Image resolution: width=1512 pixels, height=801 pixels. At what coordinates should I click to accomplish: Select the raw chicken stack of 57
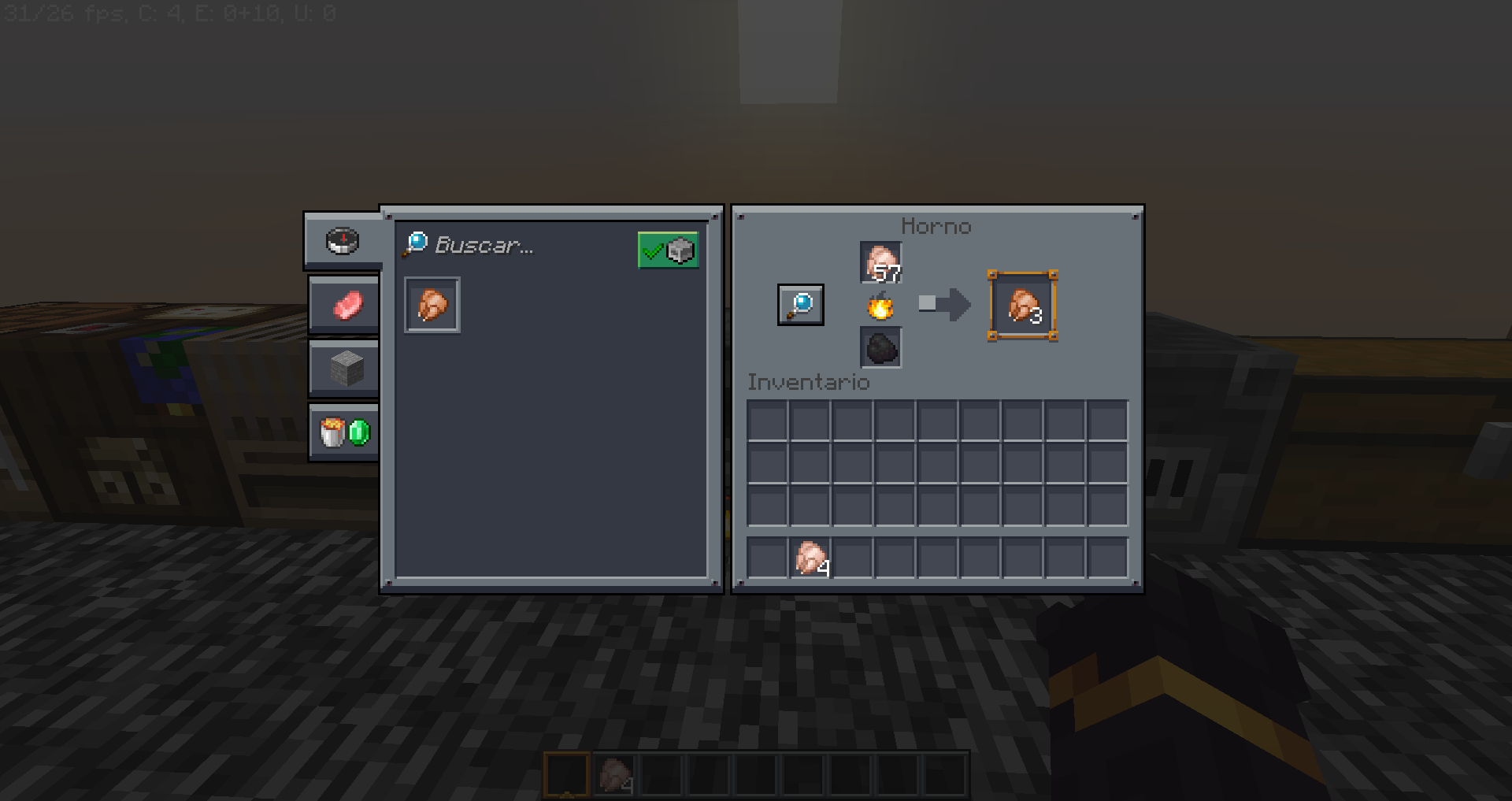880,264
